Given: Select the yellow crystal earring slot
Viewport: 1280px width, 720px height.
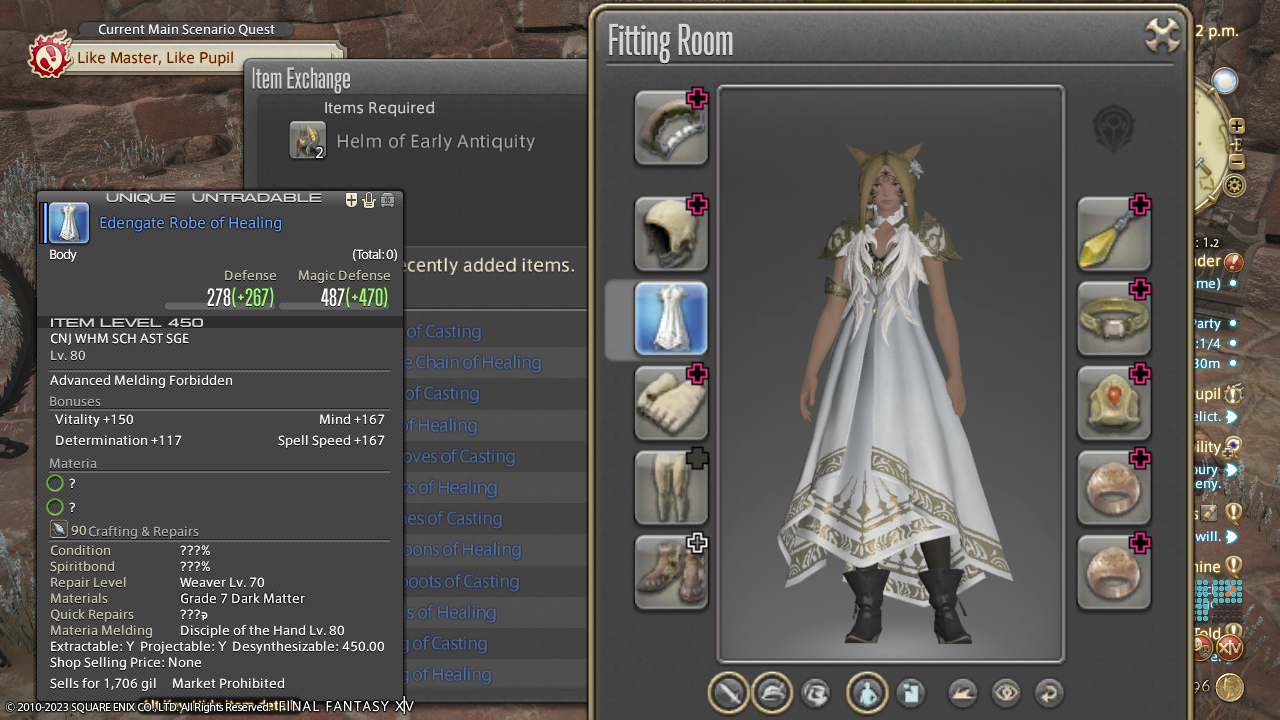Looking at the screenshot, I should coord(1113,234).
